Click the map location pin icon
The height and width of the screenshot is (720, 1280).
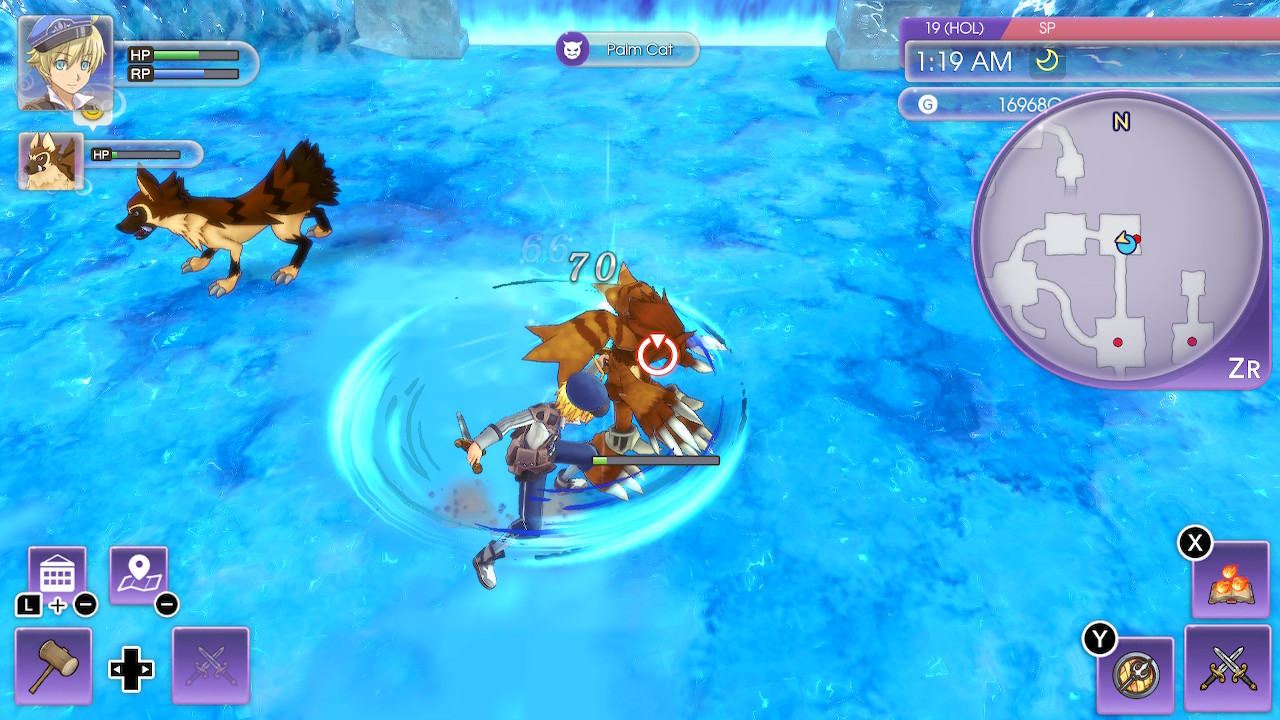pyautogui.click(x=139, y=571)
